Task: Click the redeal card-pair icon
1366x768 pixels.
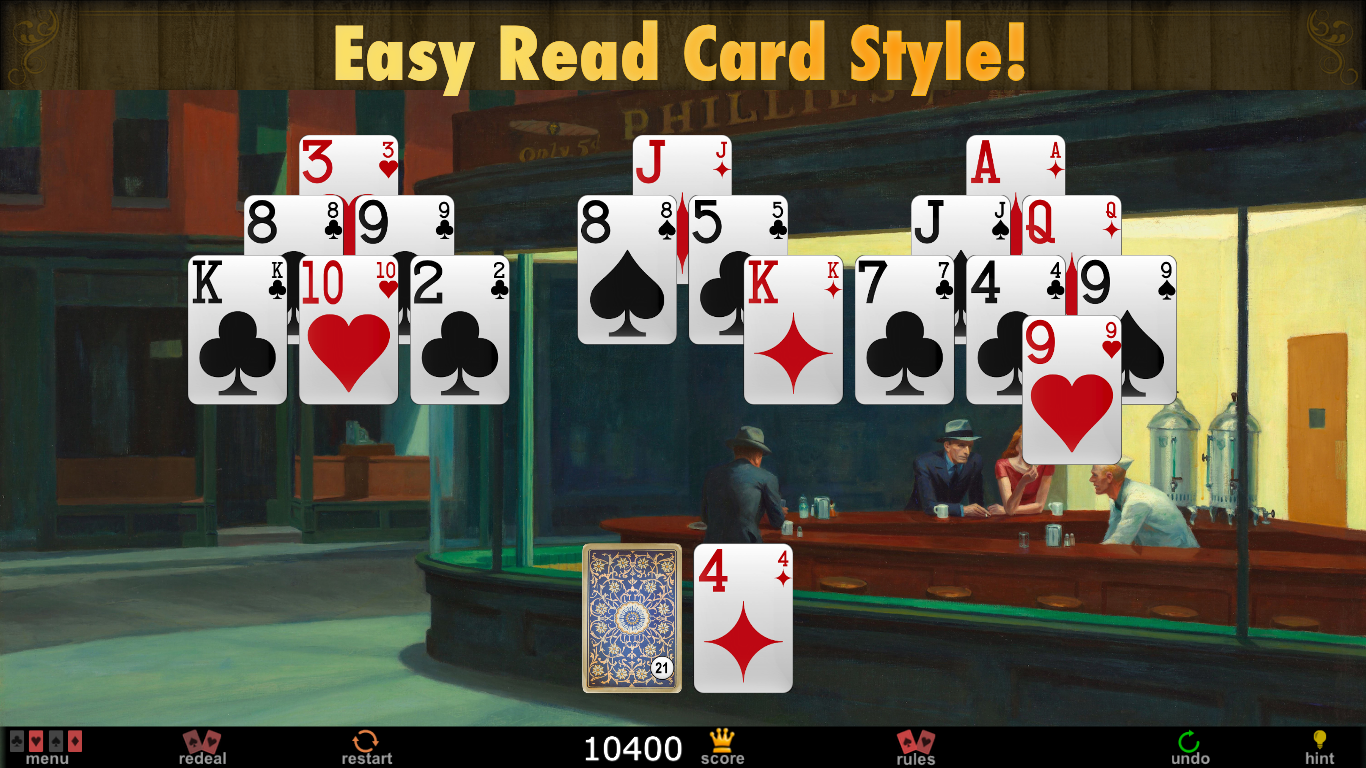Action: pyautogui.click(x=203, y=742)
